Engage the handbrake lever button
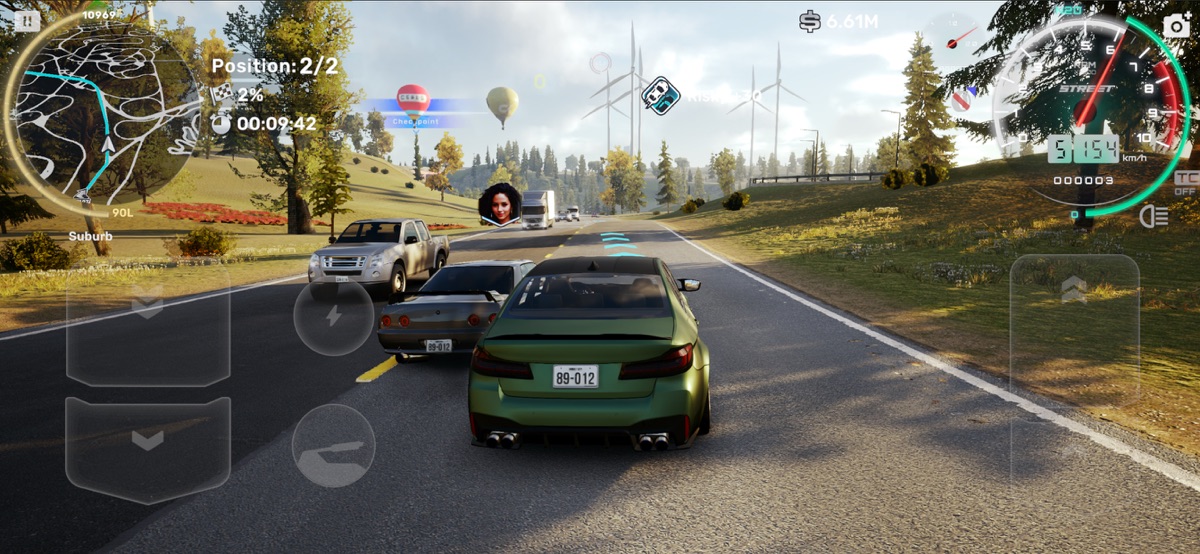 [x=334, y=446]
